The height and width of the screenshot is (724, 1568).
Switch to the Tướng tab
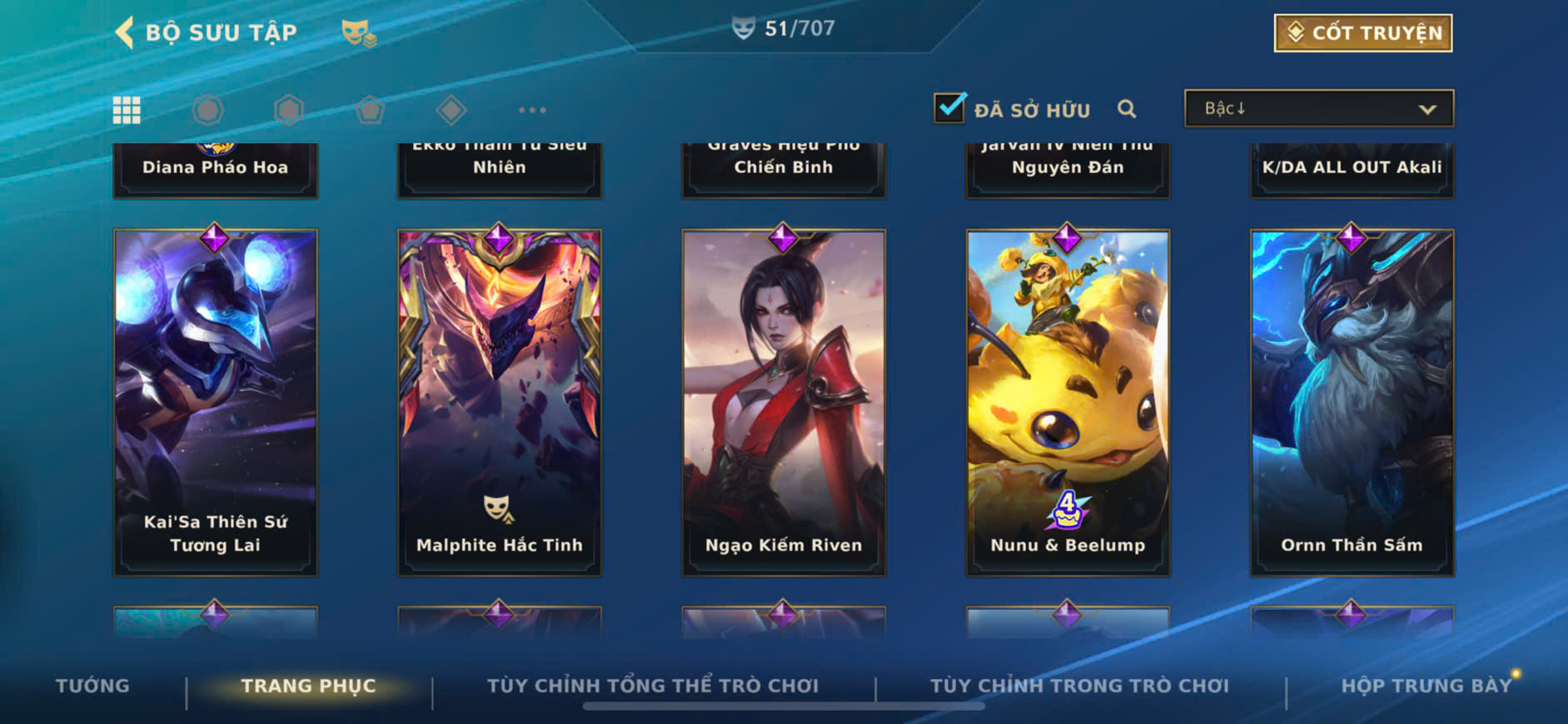click(x=92, y=686)
